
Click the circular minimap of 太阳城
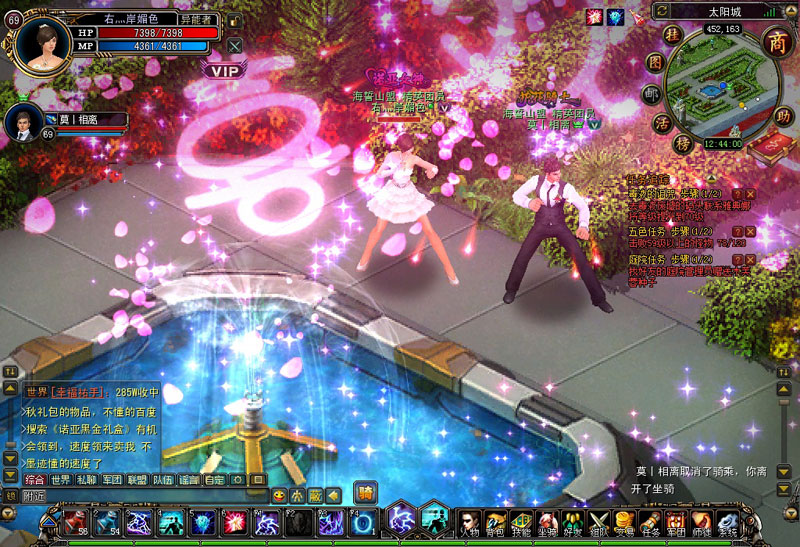(x=718, y=83)
